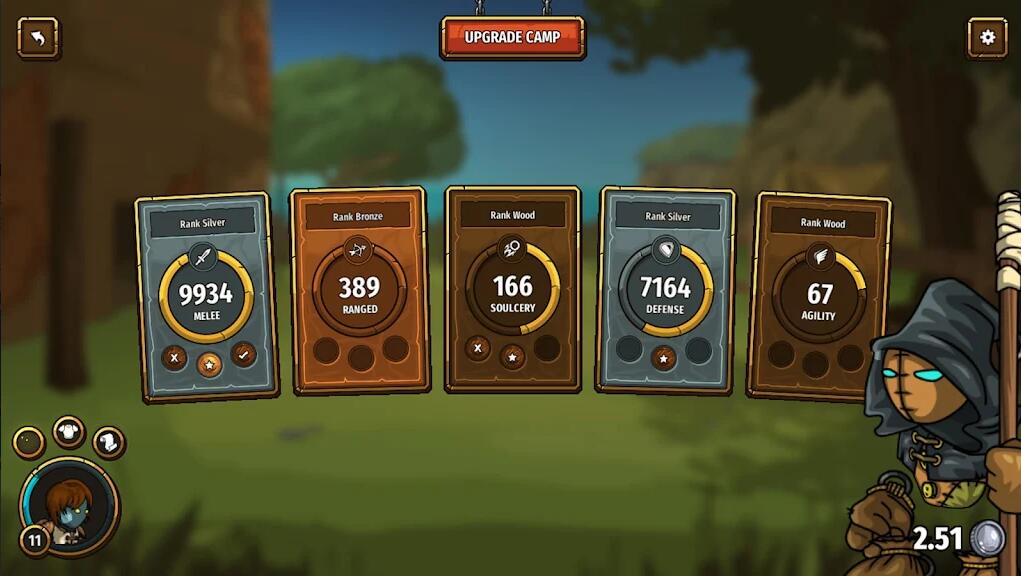The width and height of the screenshot is (1021, 576).
Task: Open the scroll icon above the portrait
Action: point(108,441)
